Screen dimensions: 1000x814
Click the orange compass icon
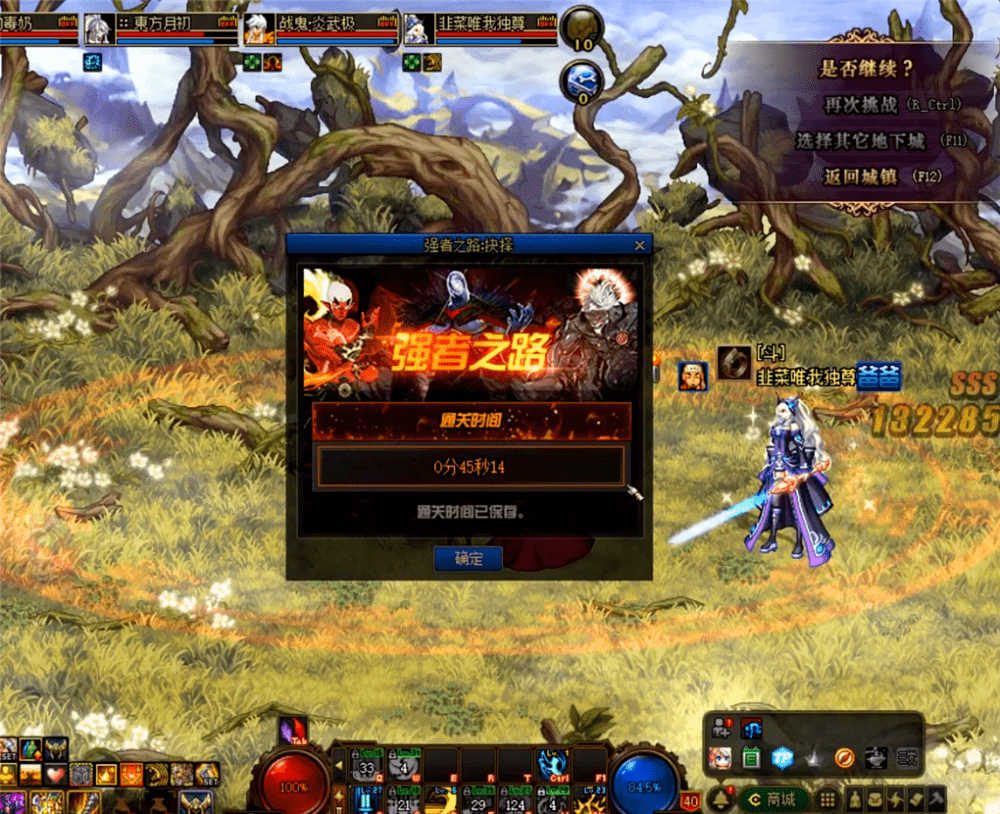[843, 758]
